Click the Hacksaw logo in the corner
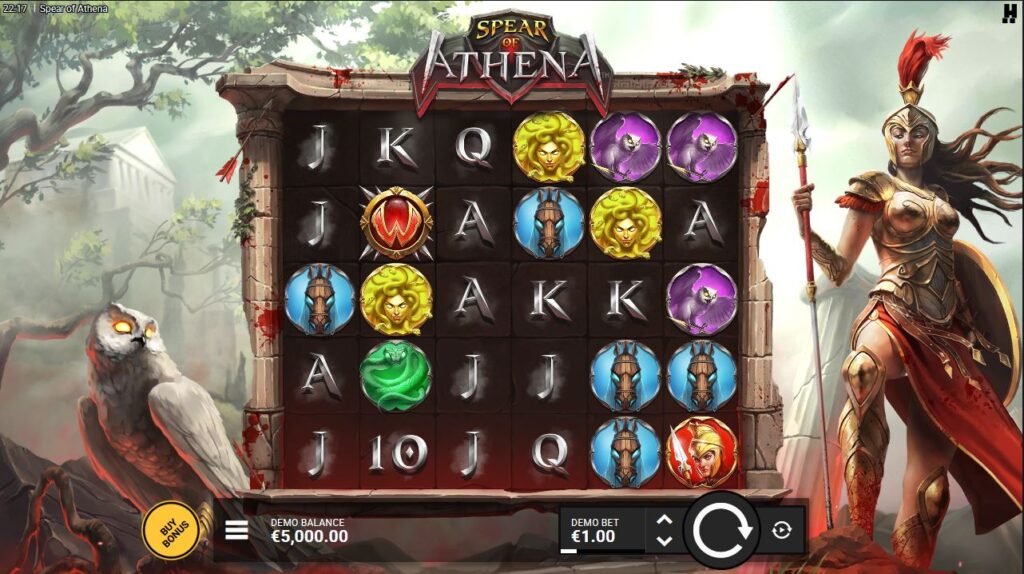 pos(1008,12)
